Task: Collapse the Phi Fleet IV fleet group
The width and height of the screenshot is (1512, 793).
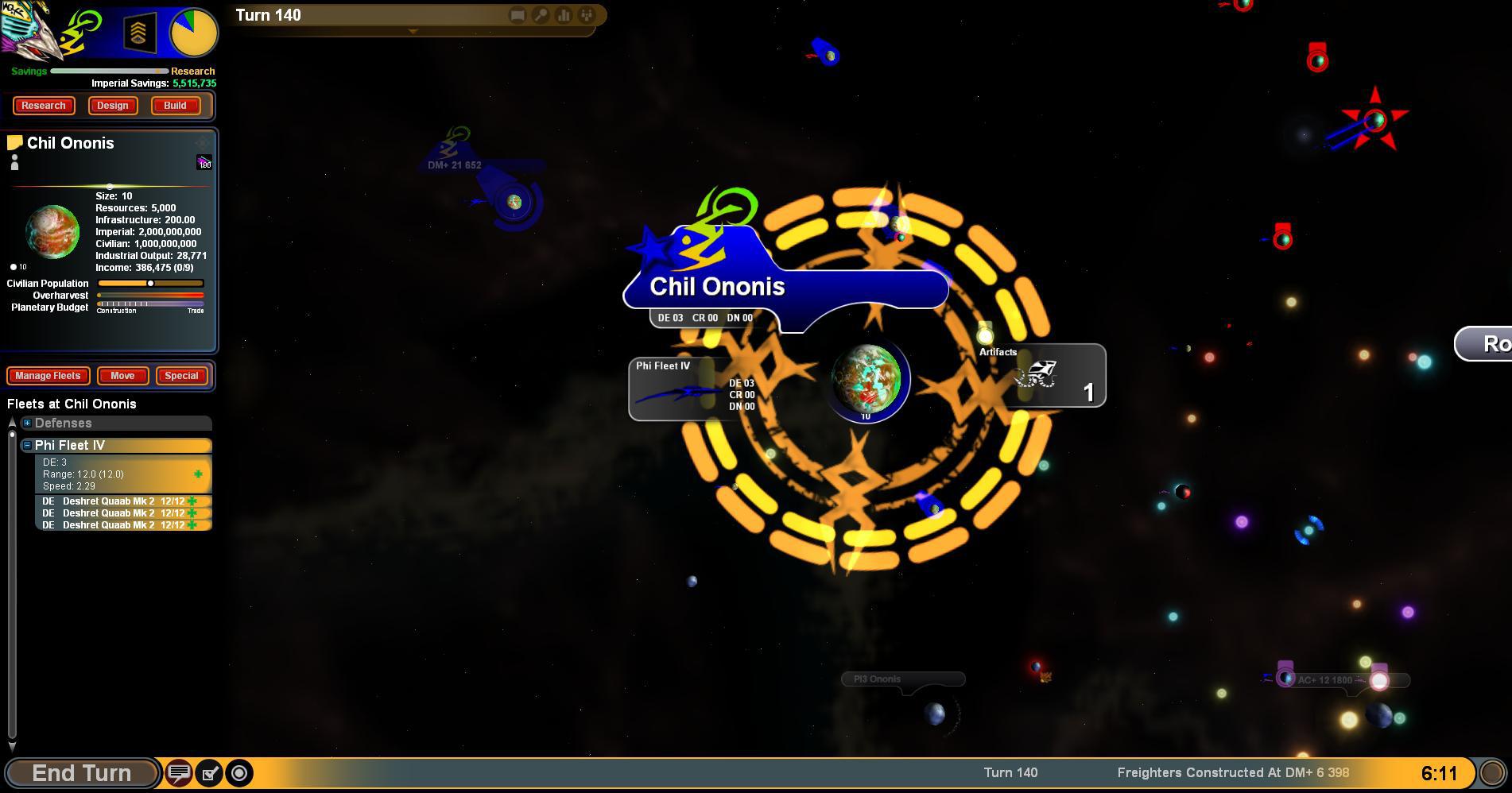Action: (x=29, y=445)
